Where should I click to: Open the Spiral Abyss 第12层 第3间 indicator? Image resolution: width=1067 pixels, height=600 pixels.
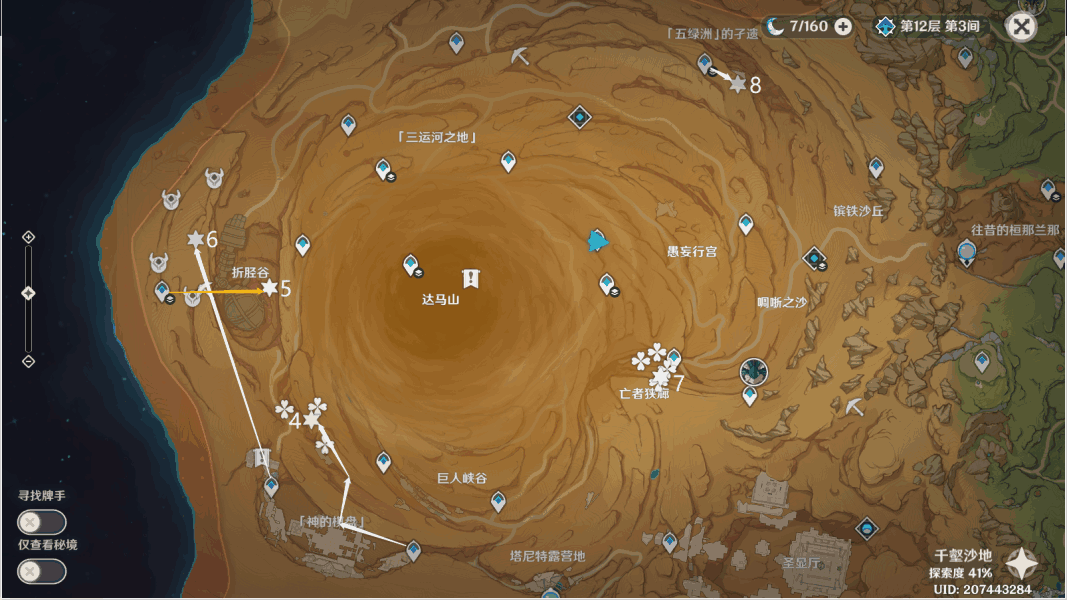coord(928,27)
